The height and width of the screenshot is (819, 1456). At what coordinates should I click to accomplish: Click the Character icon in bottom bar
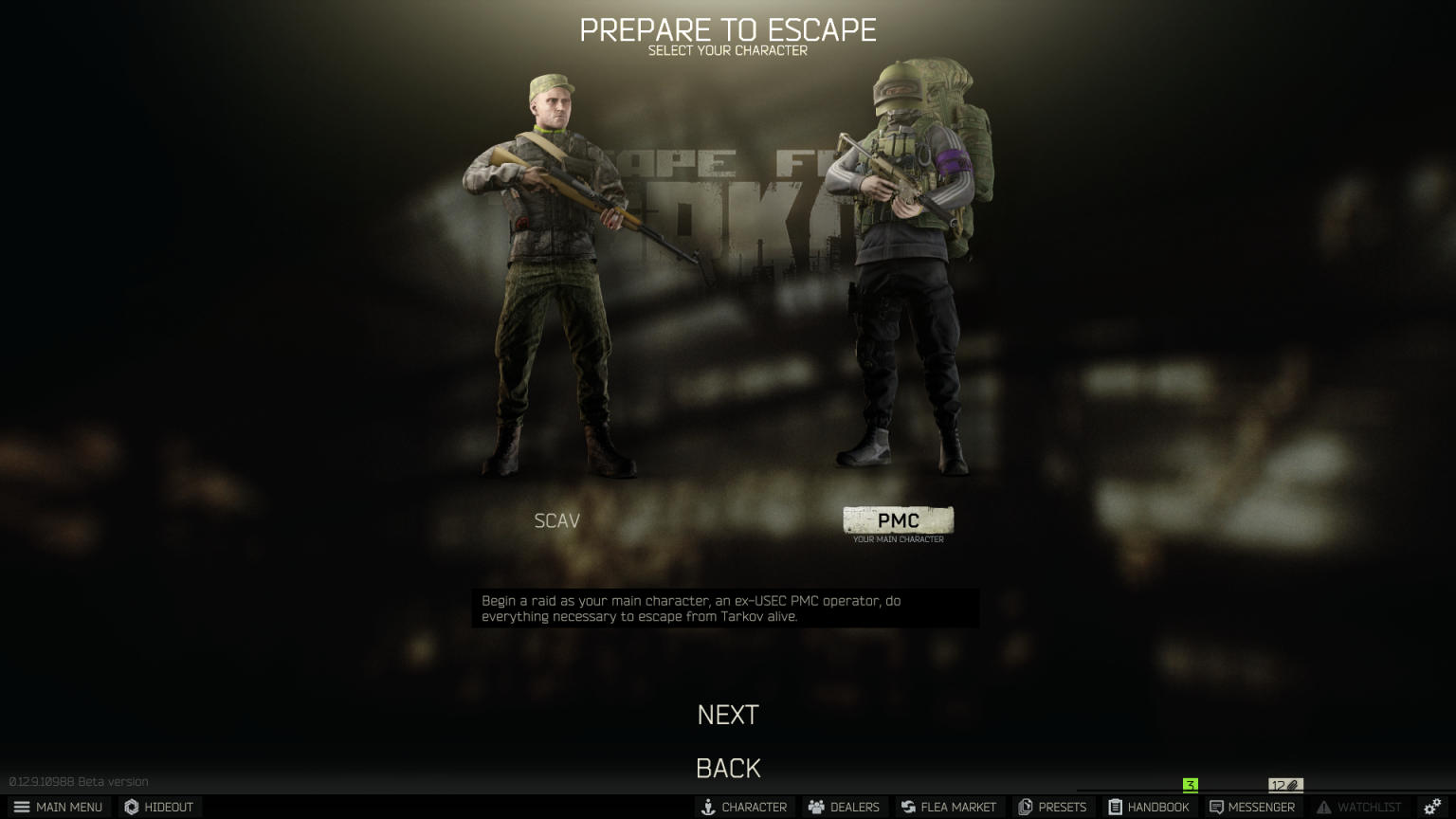click(x=708, y=807)
